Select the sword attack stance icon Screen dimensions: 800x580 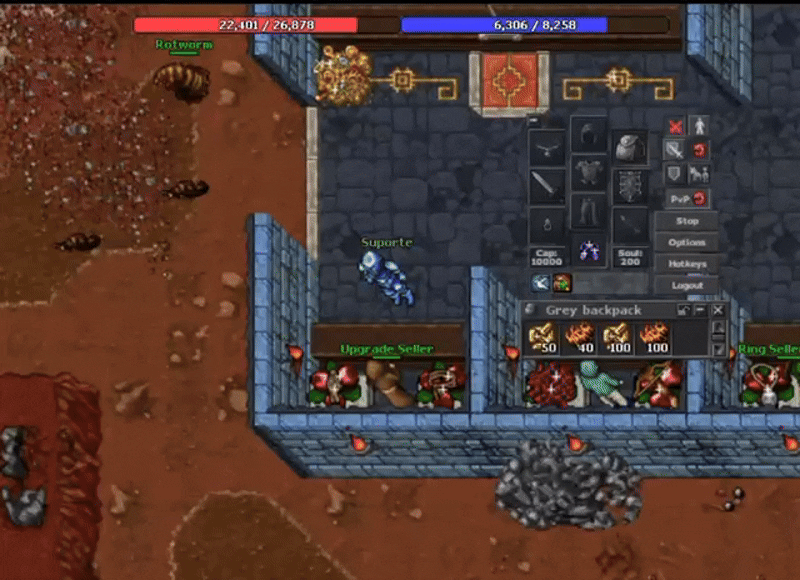[675, 150]
